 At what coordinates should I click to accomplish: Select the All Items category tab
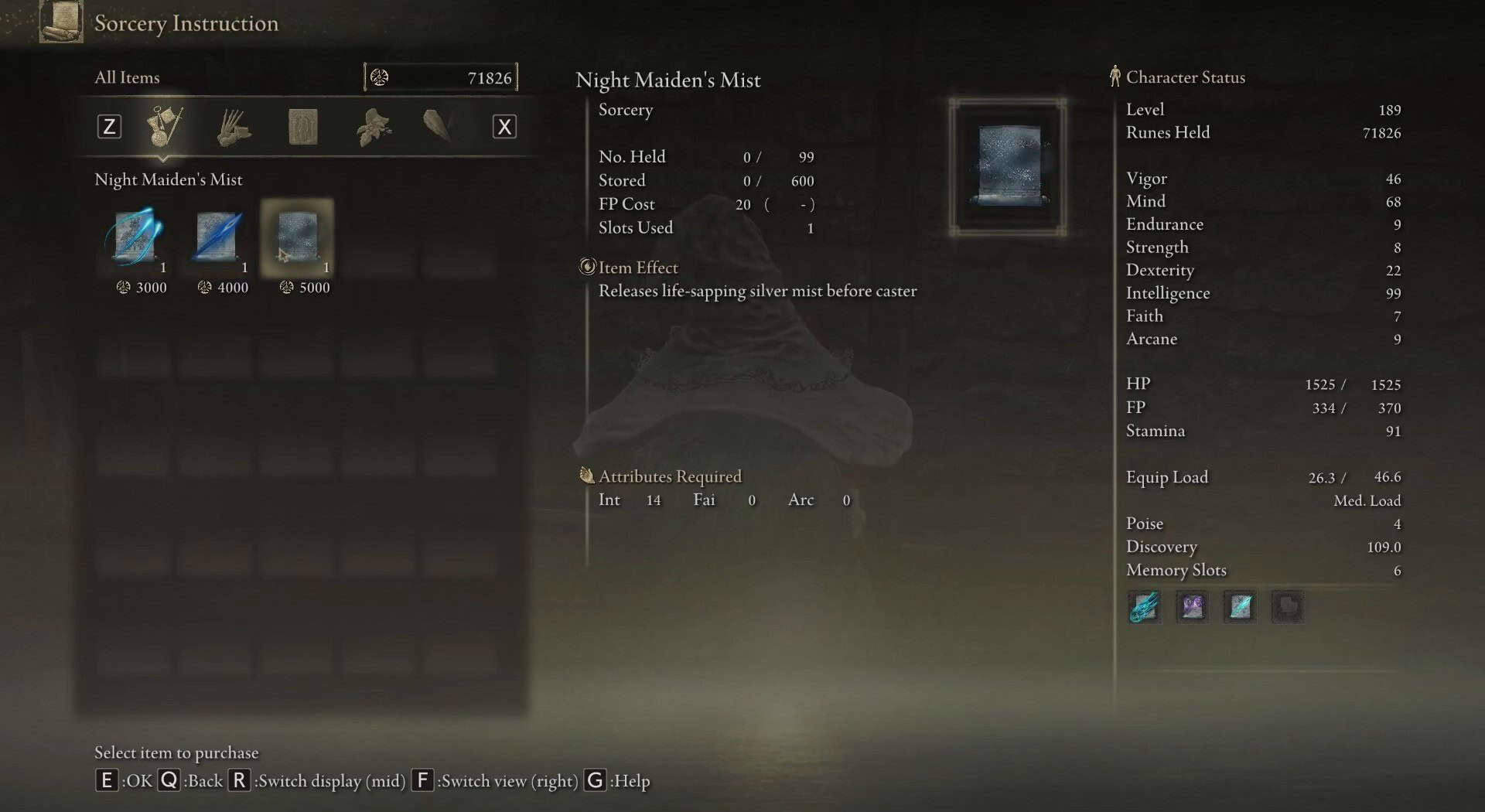[x=164, y=126]
